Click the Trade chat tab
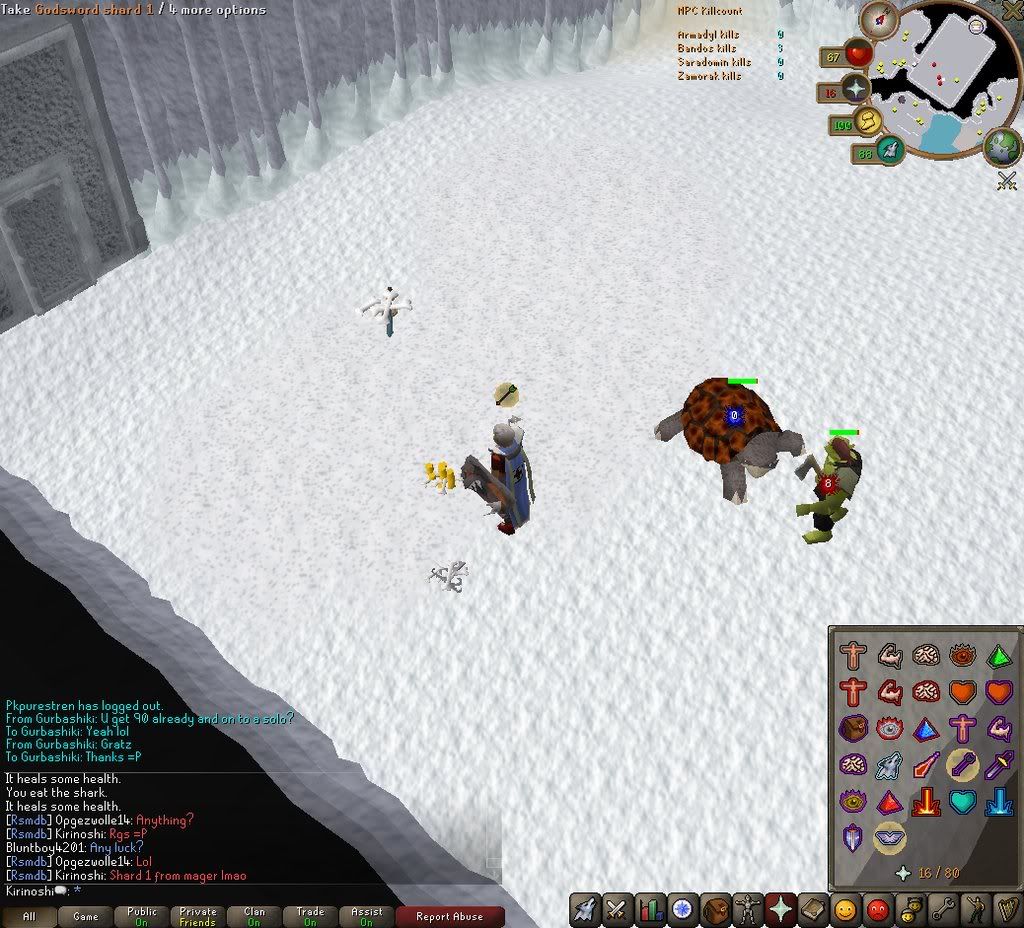Image resolution: width=1024 pixels, height=928 pixels. click(310, 916)
